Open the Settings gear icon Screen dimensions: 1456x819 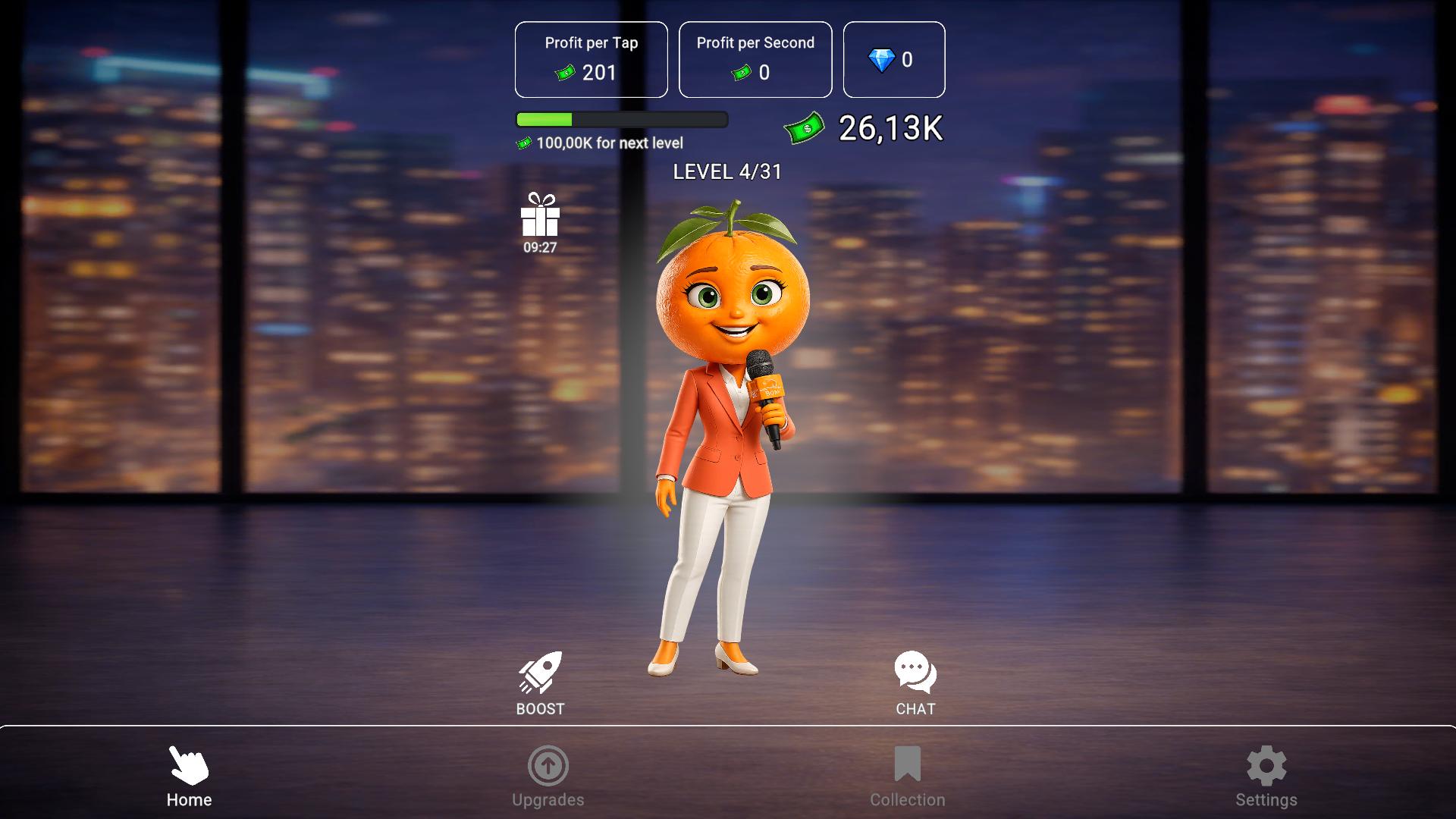pyautogui.click(x=1265, y=767)
